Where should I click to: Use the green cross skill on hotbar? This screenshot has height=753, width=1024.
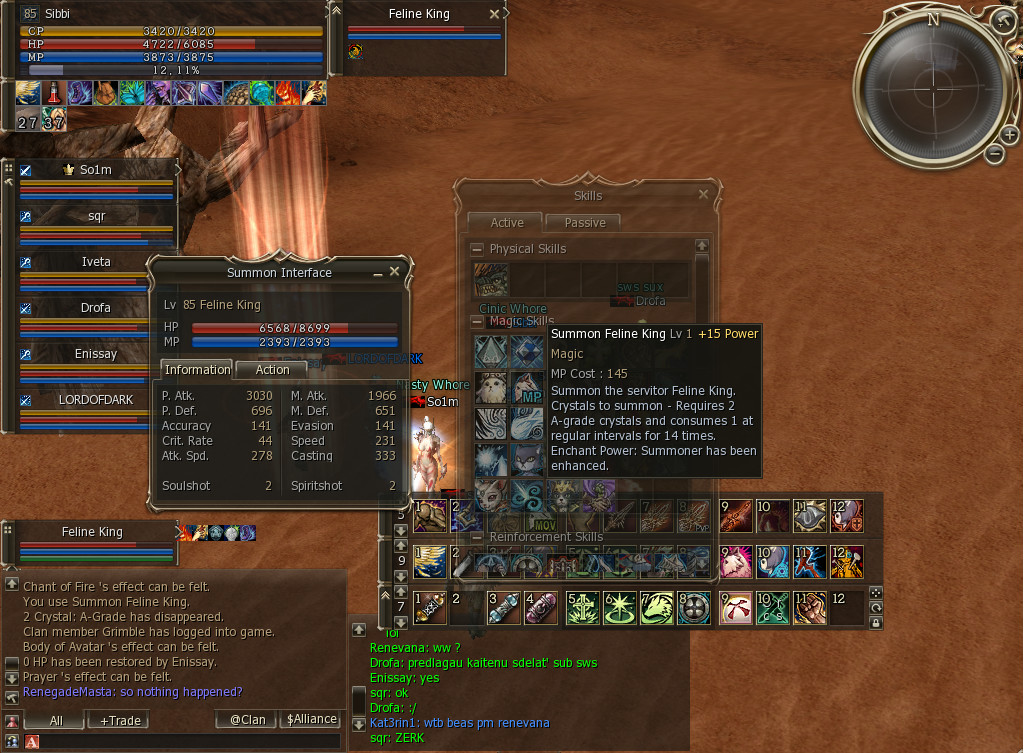pyautogui.click(x=582, y=608)
